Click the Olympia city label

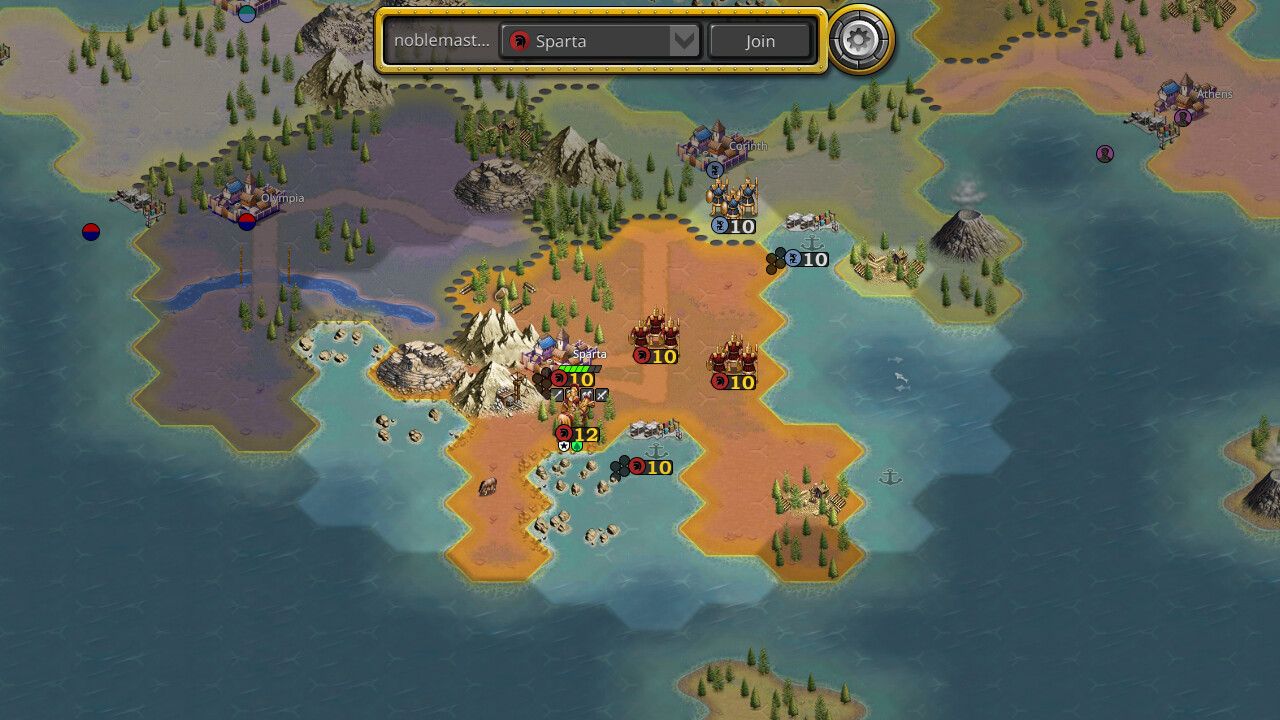pyautogui.click(x=281, y=198)
